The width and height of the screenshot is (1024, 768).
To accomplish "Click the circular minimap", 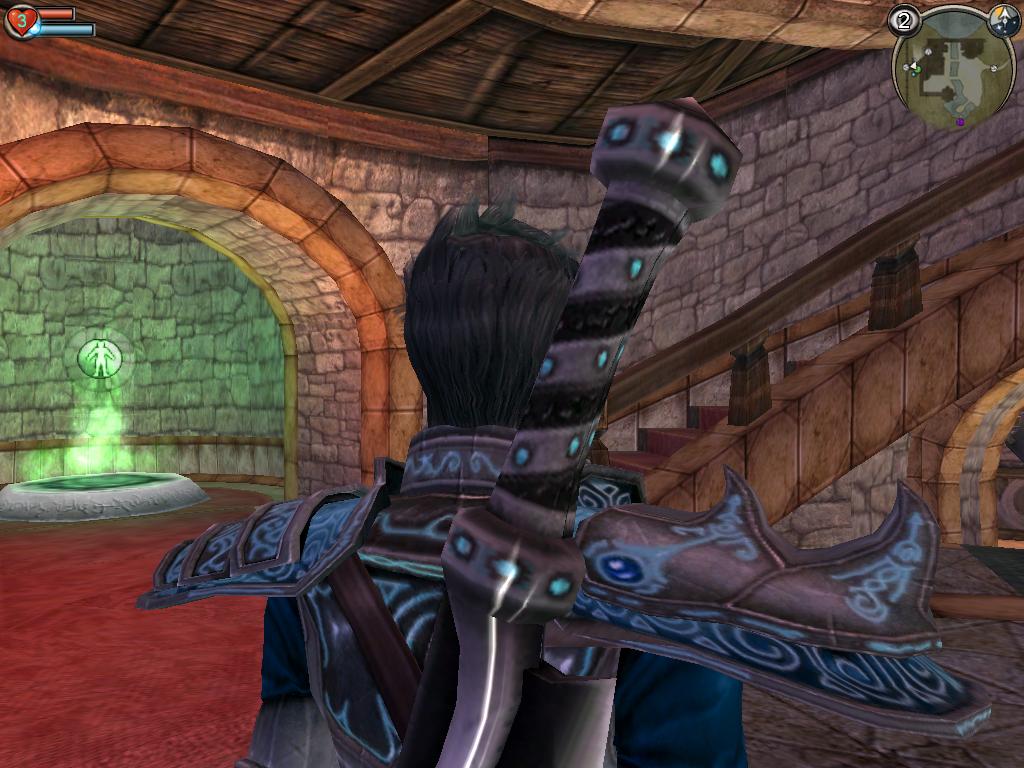I will coord(952,70).
